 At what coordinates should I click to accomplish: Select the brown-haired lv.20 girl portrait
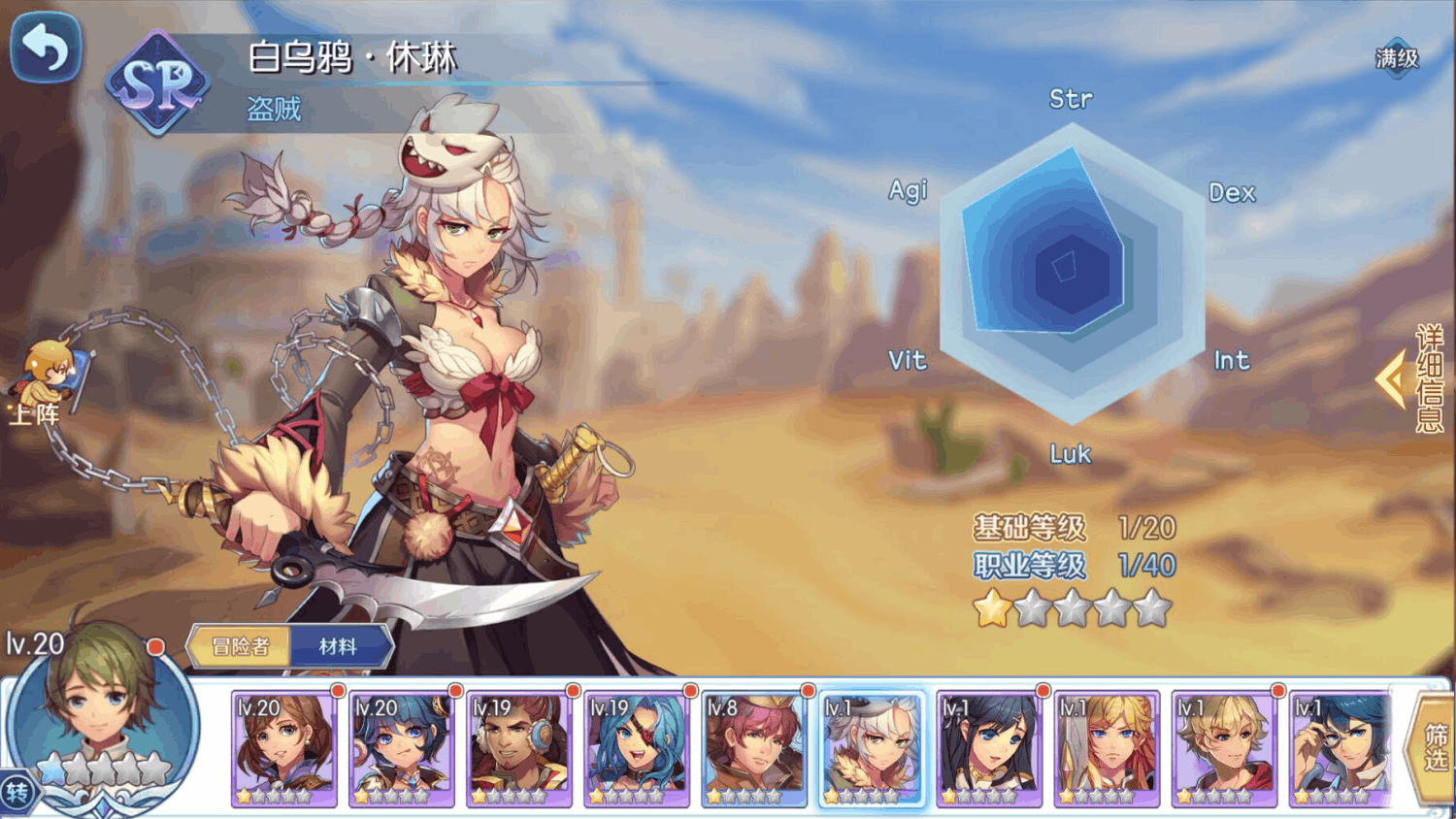pos(283,748)
